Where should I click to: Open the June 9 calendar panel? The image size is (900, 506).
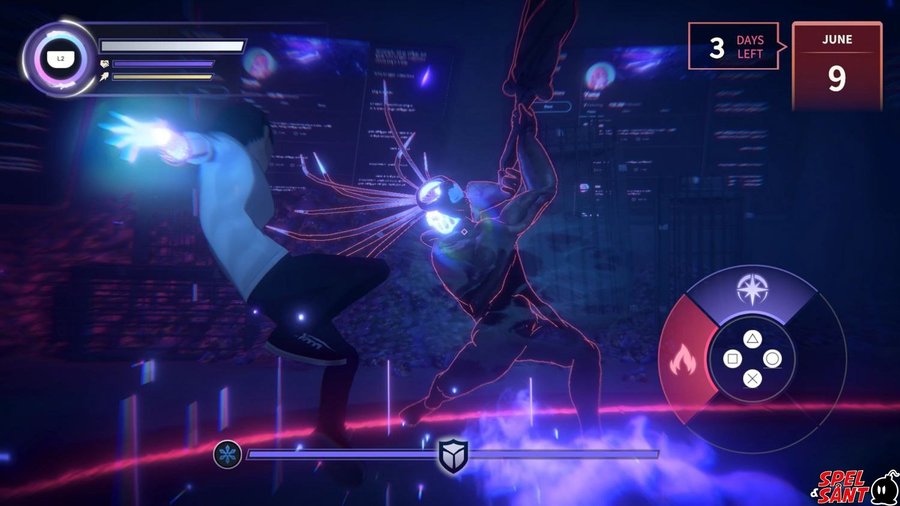(x=836, y=65)
